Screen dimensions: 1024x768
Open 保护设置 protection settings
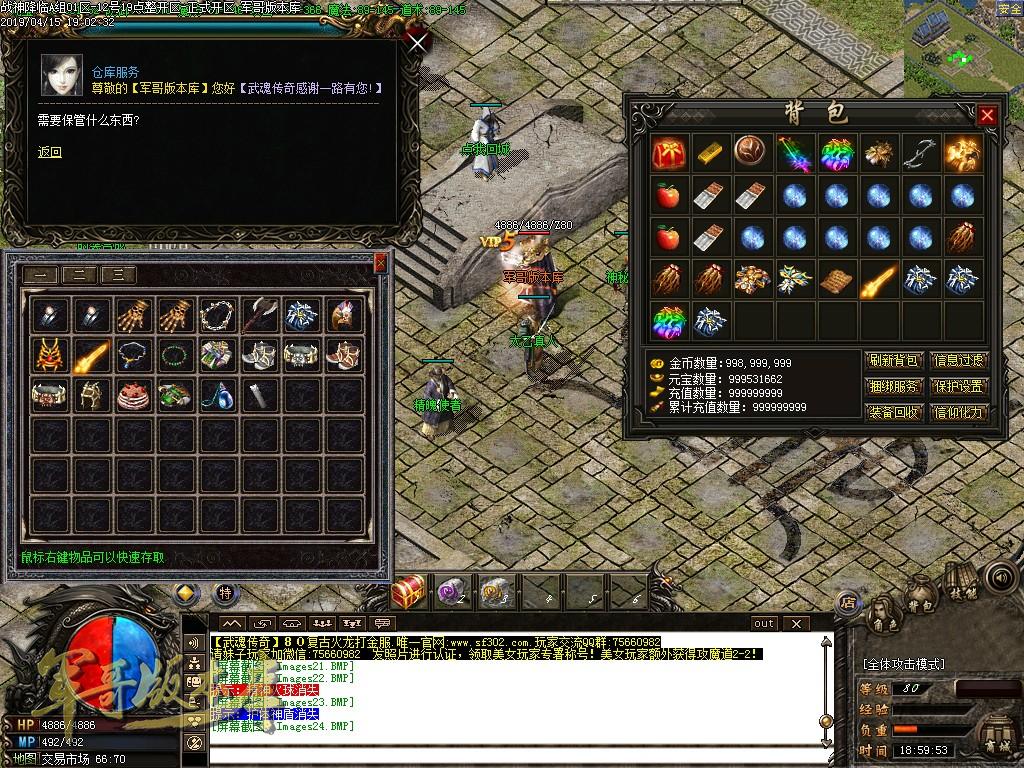click(959, 387)
